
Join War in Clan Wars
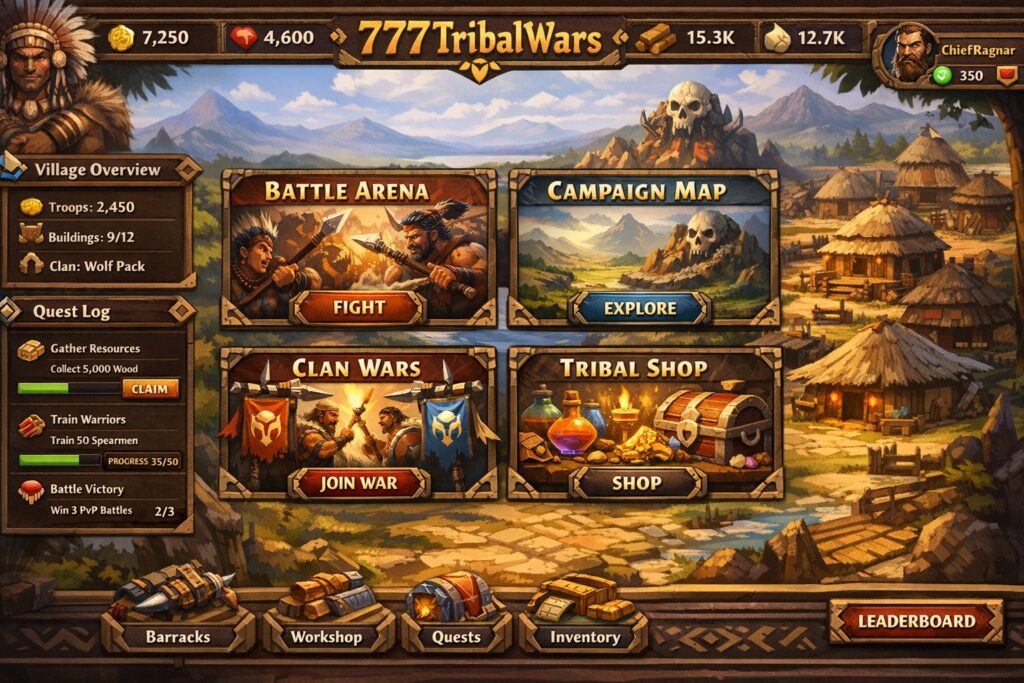(358, 483)
